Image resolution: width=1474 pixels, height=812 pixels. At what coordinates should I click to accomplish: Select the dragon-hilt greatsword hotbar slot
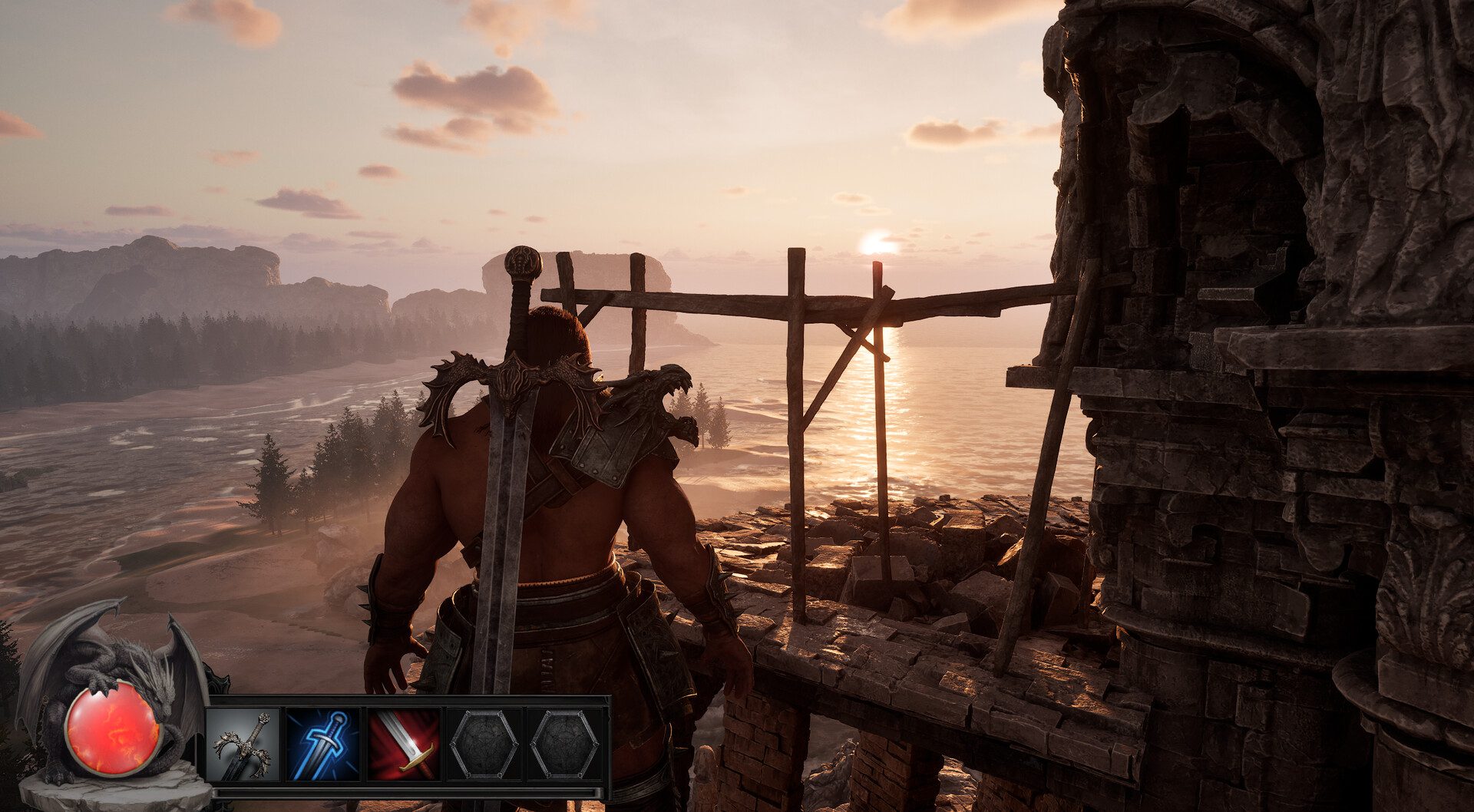click(243, 744)
